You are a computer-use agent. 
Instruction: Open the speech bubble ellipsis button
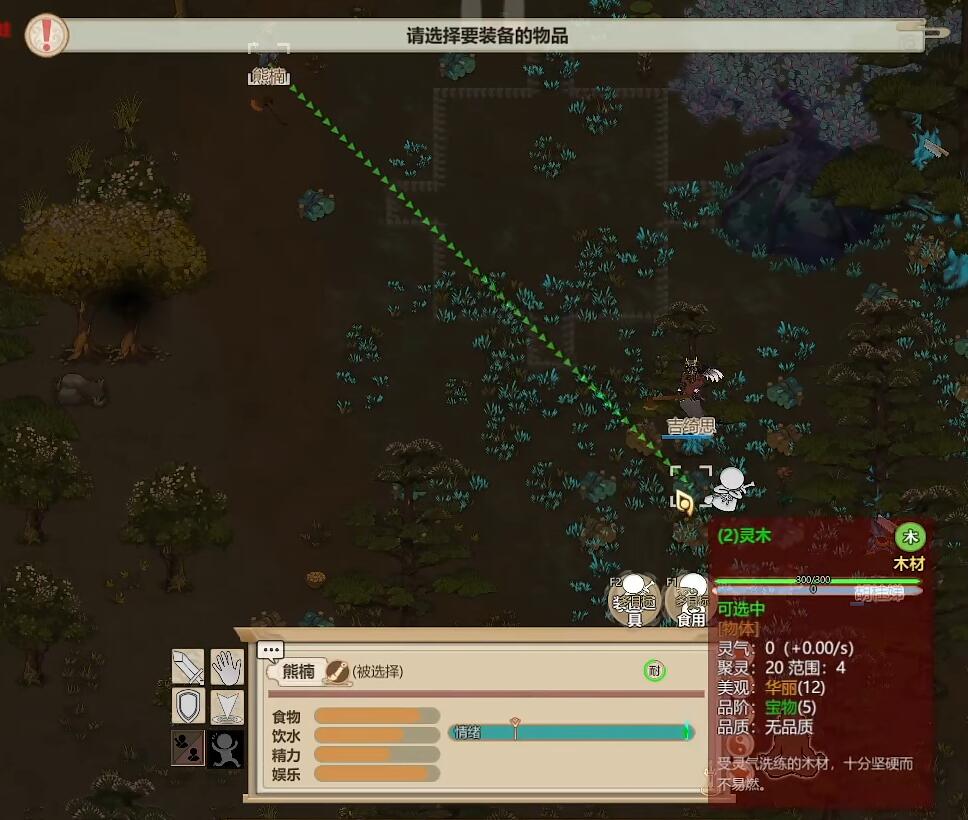click(270, 650)
